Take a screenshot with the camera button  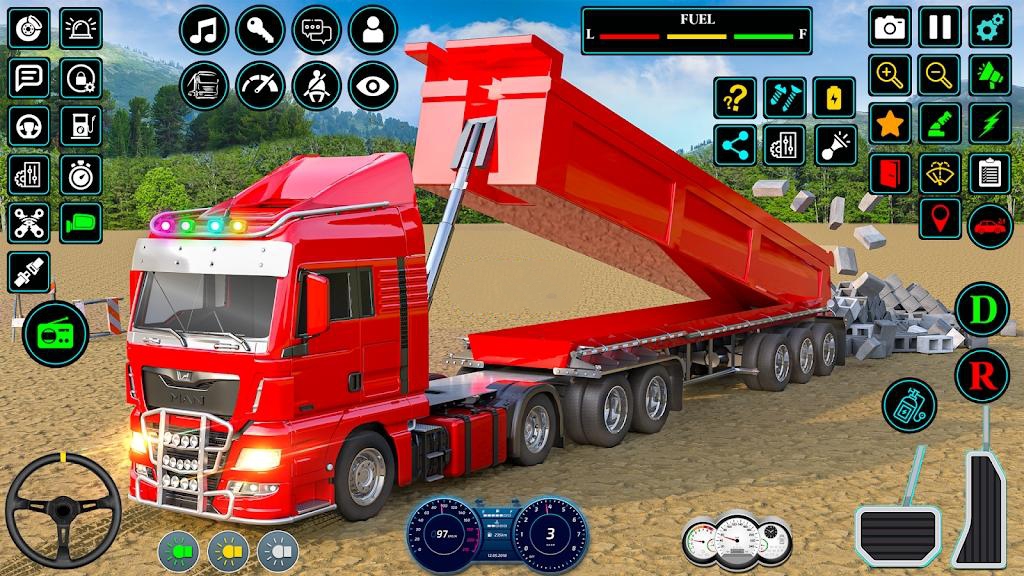click(889, 27)
